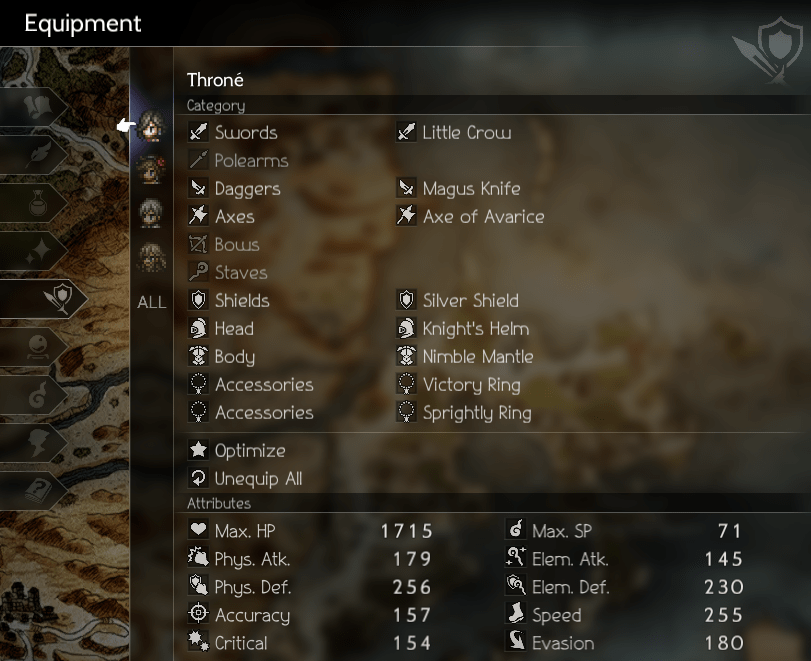Choose Unequip All

tap(258, 479)
